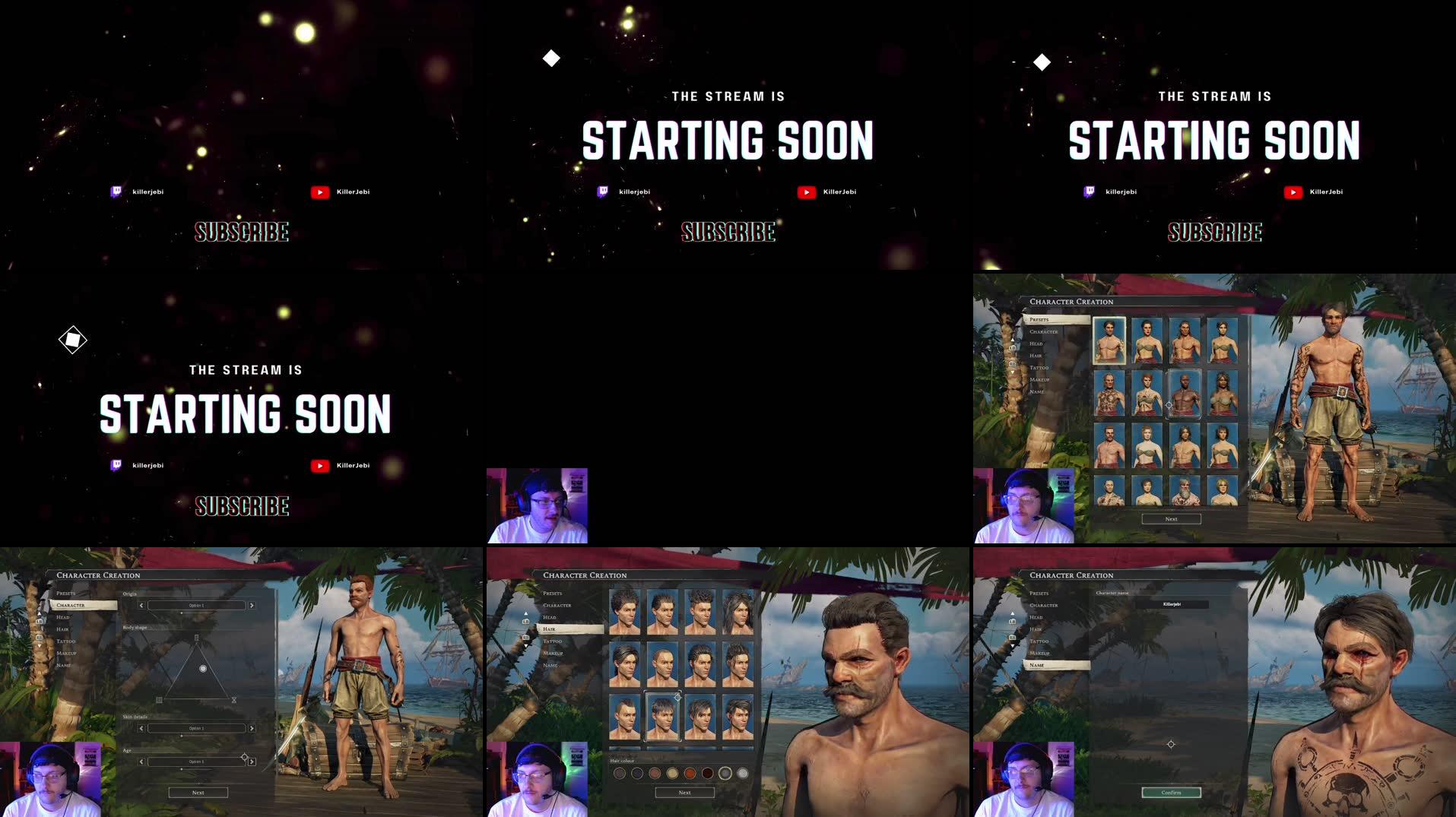
Task: Click the slim build icon at the triangle's bottom left
Action: [x=159, y=700]
